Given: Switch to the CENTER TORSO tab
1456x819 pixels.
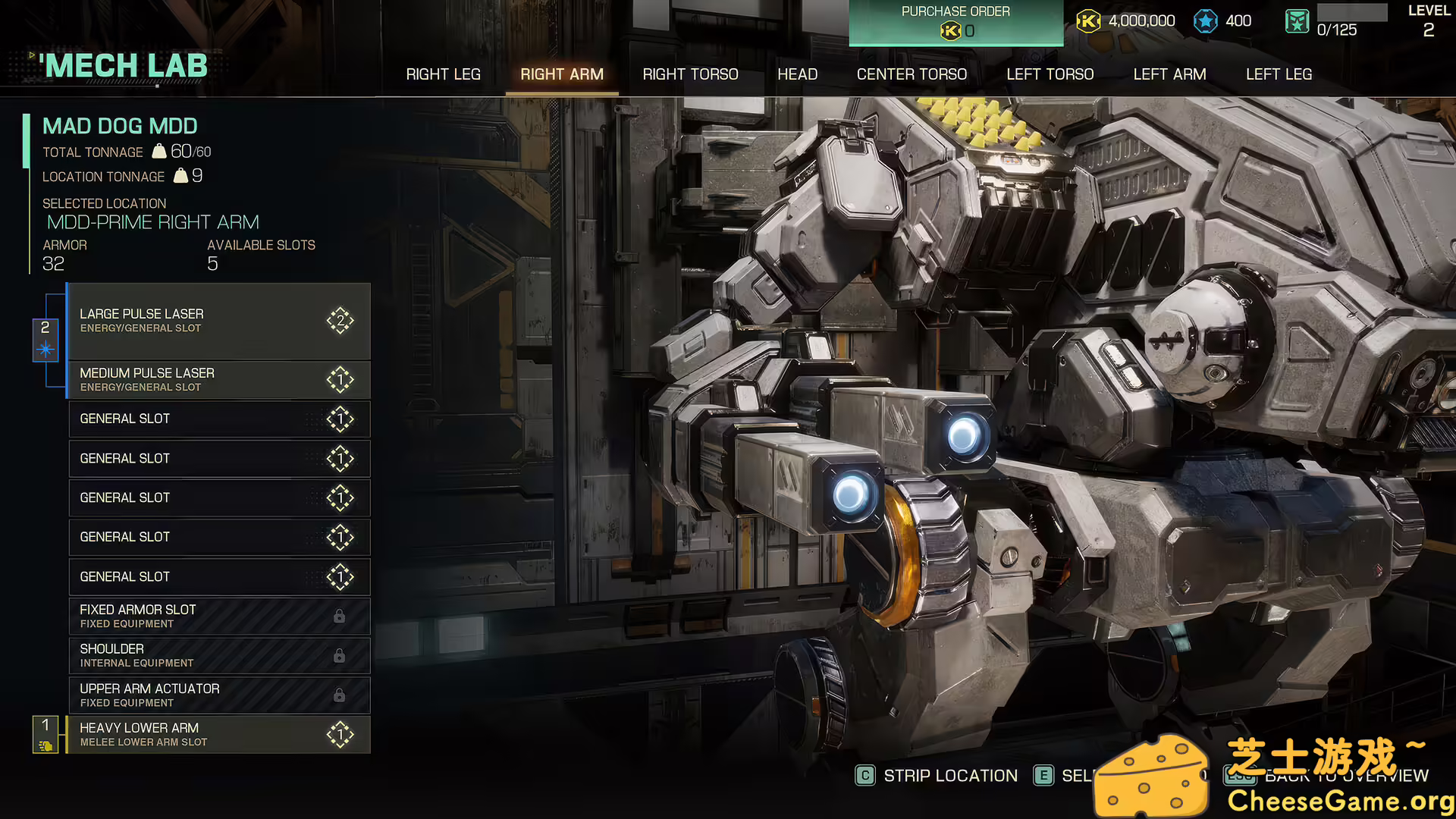Looking at the screenshot, I should coord(912,74).
